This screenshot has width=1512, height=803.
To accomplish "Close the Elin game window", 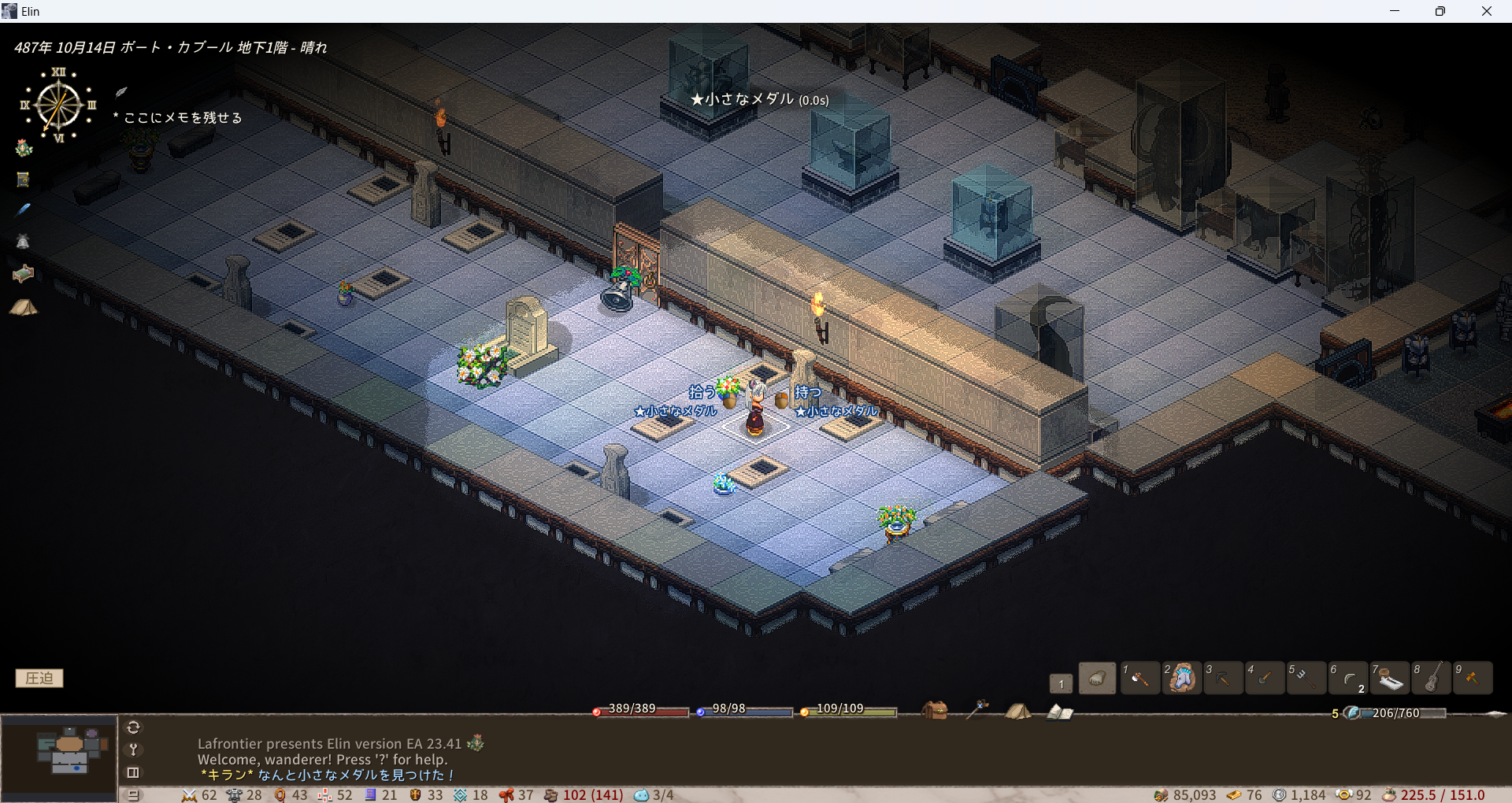I will [x=1486, y=11].
